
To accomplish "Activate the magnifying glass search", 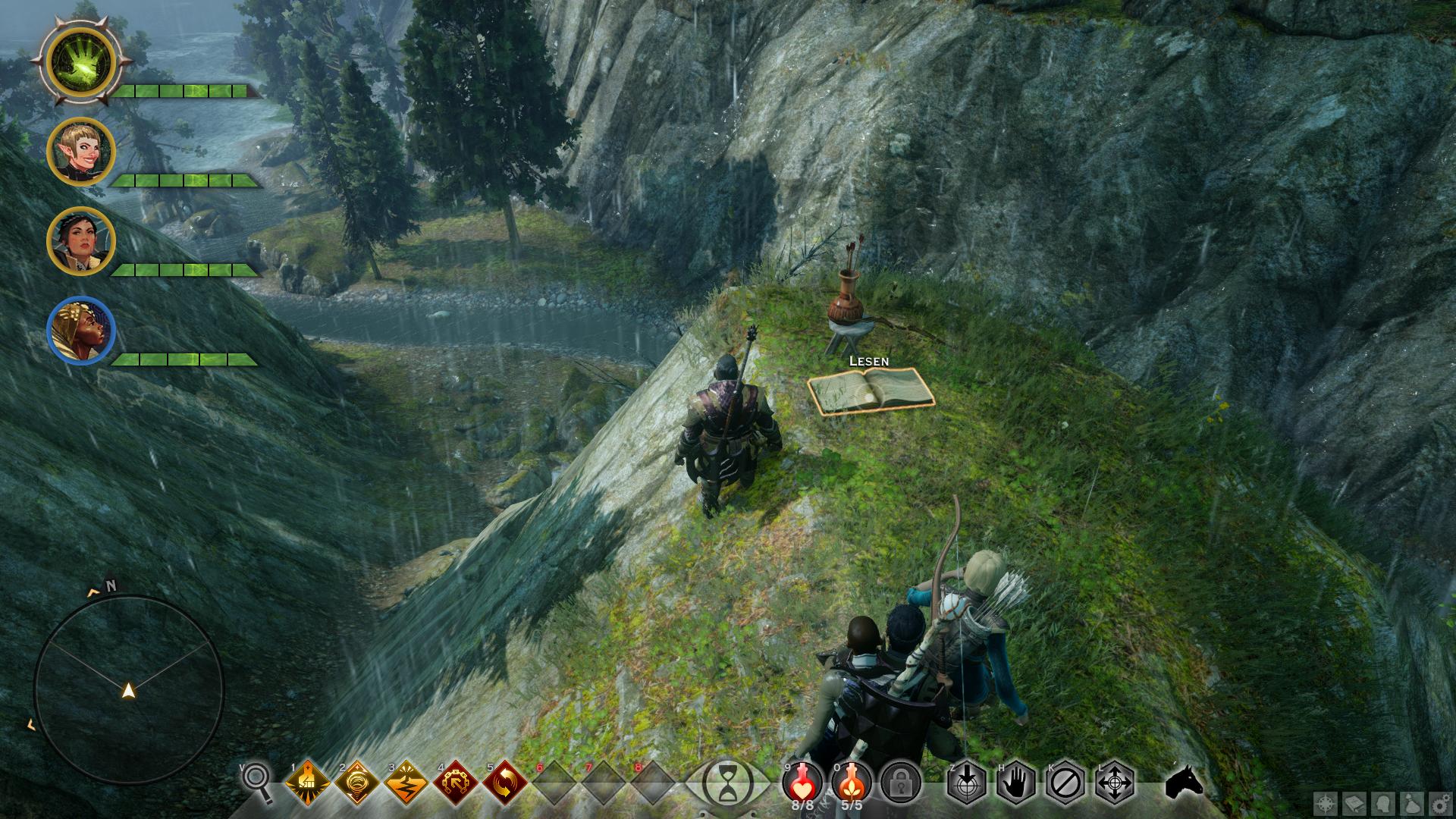I will [256, 782].
